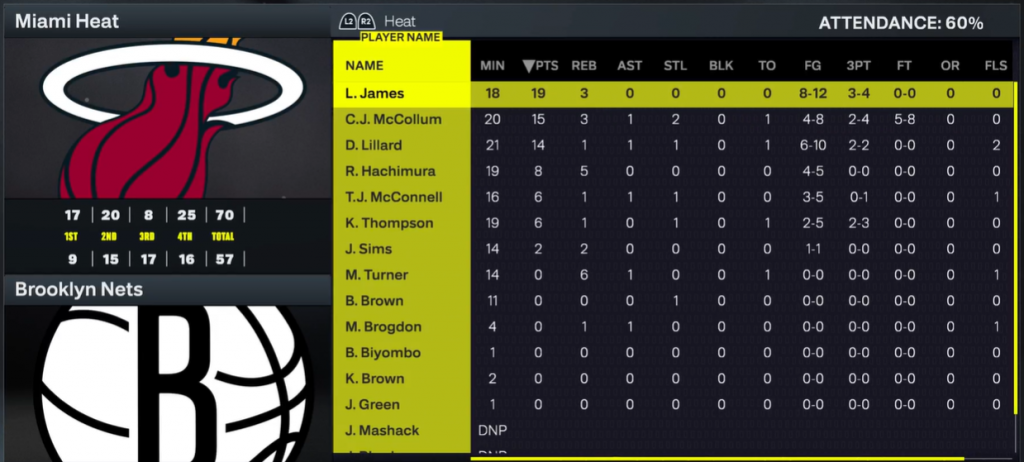The width and height of the screenshot is (1024, 462).
Task: Pick M. Turner's stat line
Action: [374, 275]
